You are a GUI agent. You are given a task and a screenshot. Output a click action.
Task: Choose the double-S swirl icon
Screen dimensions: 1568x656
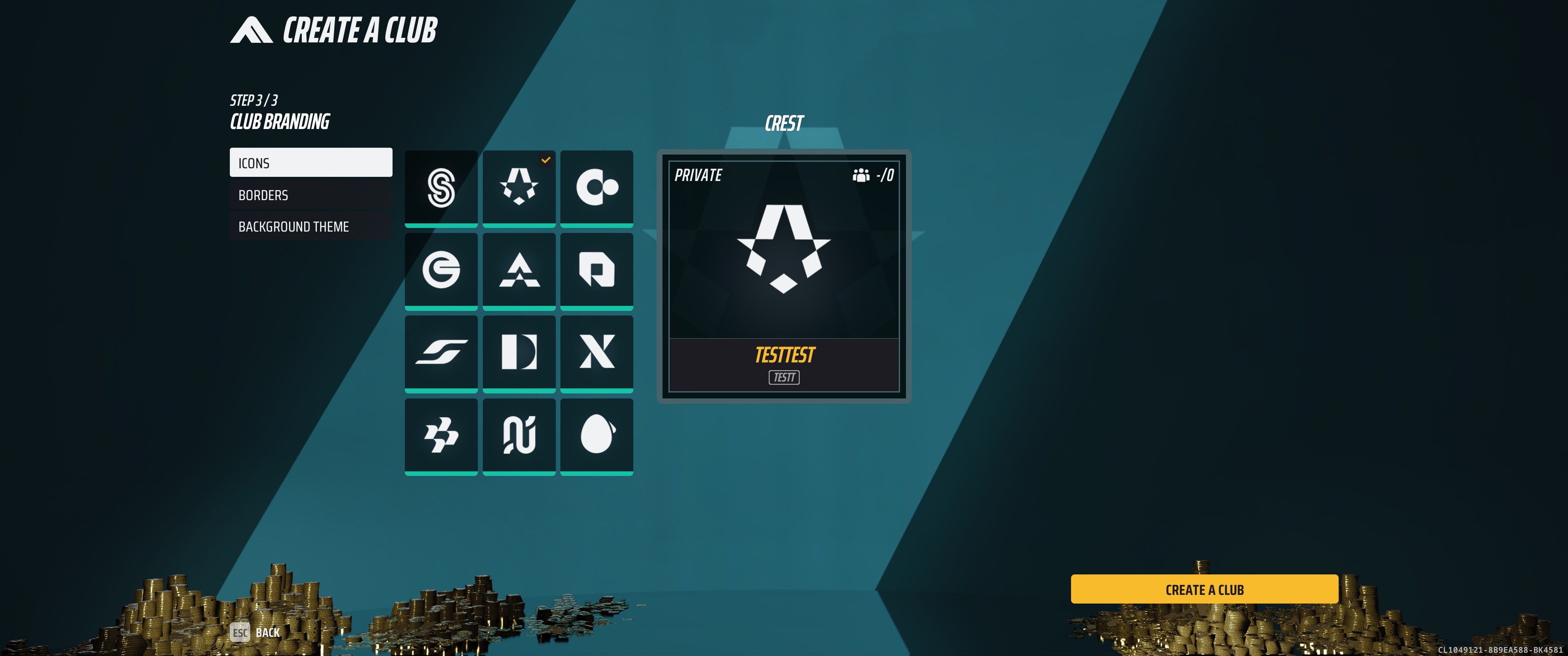(x=441, y=187)
